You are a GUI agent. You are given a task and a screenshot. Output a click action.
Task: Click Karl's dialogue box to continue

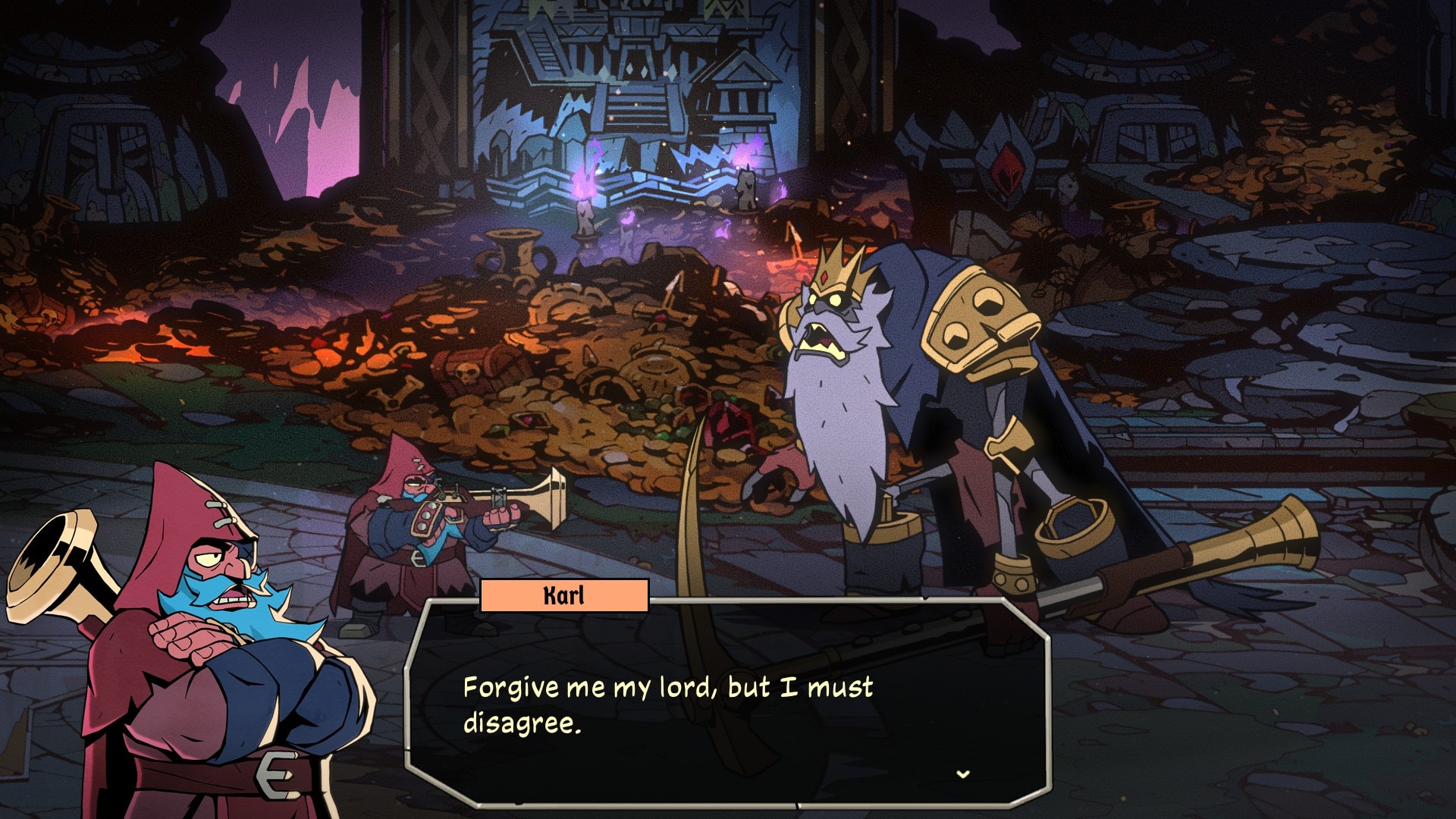click(x=728, y=704)
